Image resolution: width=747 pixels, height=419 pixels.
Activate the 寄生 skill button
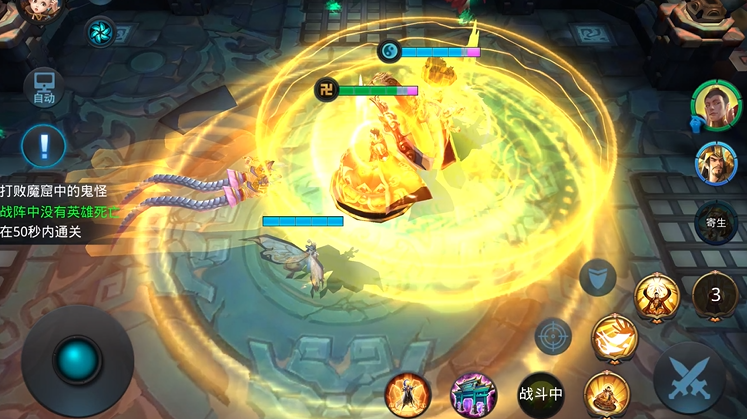pyautogui.click(x=715, y=224)
